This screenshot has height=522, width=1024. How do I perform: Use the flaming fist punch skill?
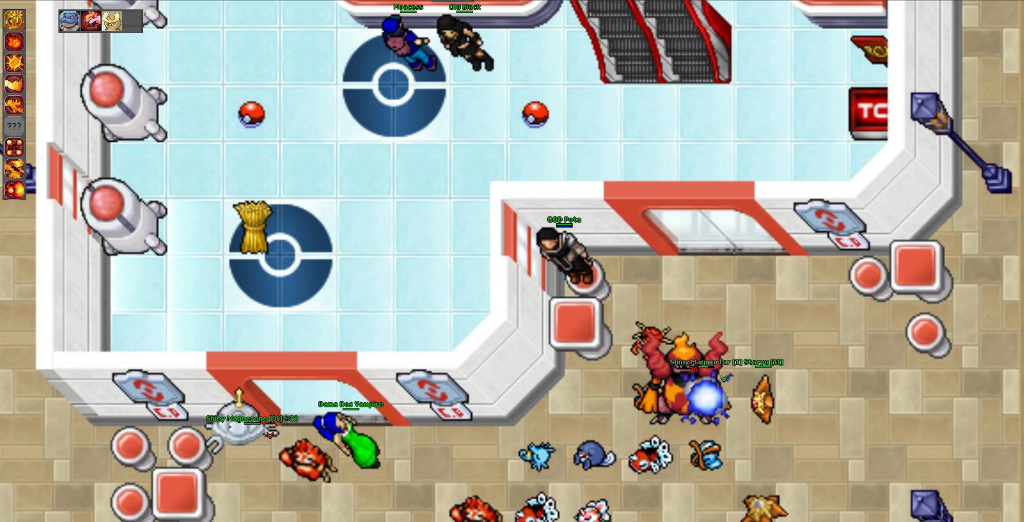[14, 84]
